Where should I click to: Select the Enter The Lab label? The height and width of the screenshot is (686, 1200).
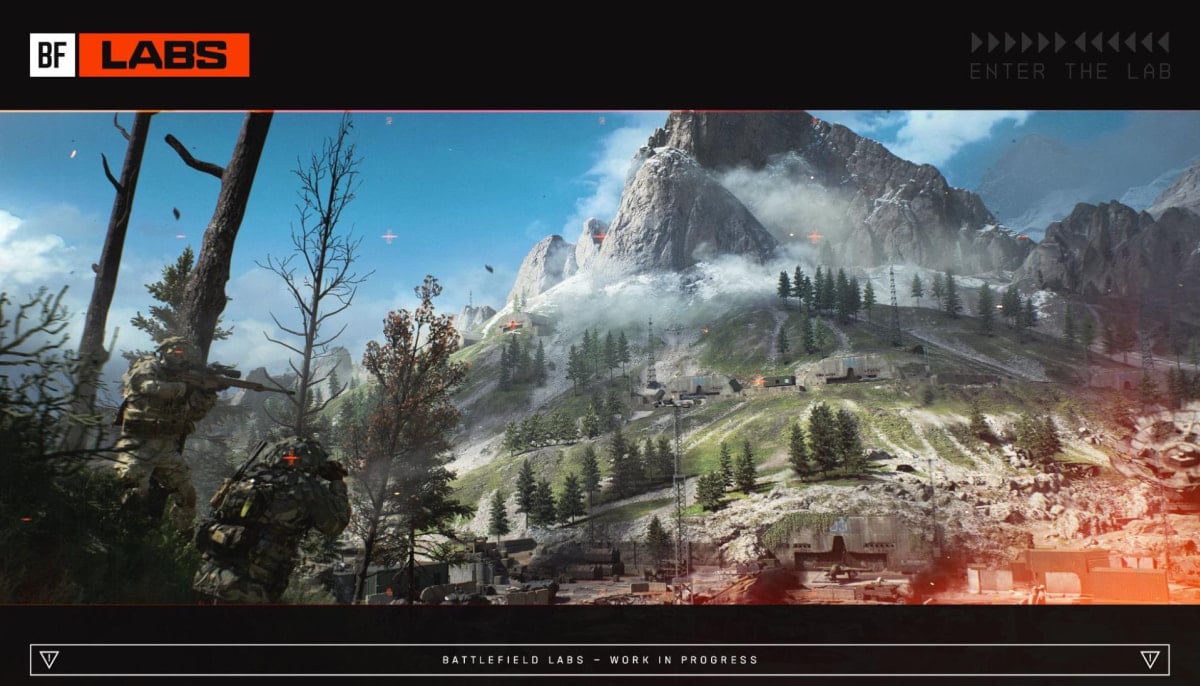click(1068, 71)
